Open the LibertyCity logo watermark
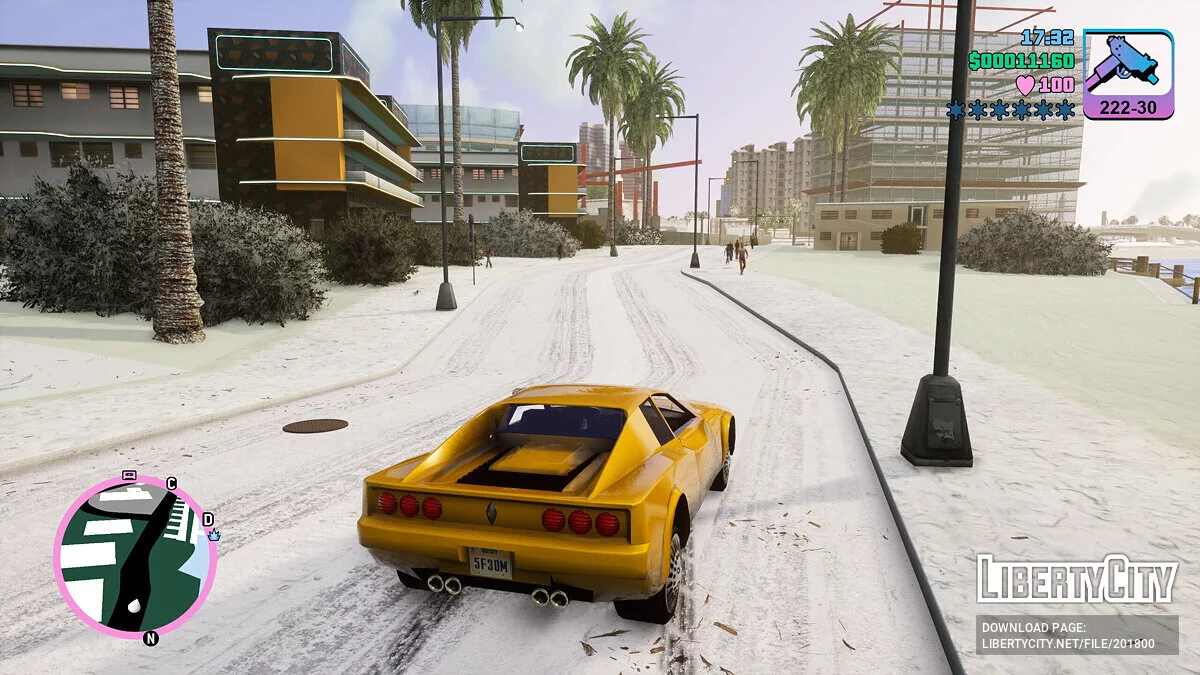Screen dimensions: 1200x675 [x=1077, y=580]
